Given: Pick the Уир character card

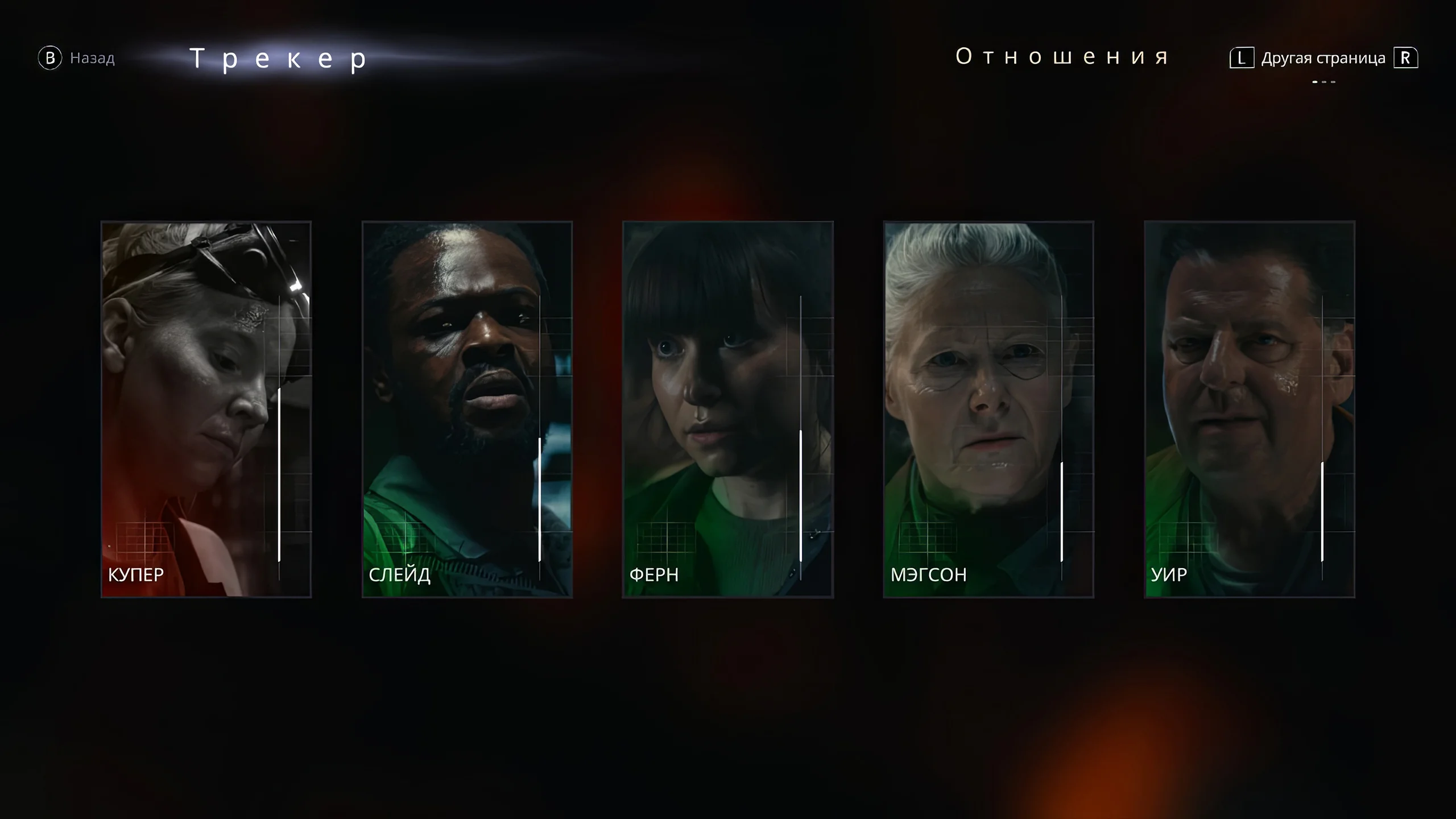Looking at the screenshot, I should point(1250,409).
